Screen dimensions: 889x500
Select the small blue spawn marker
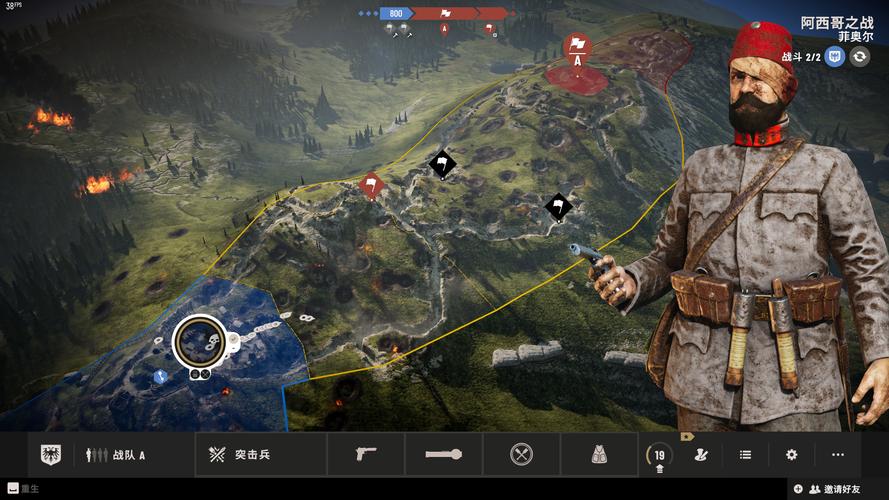160,377
